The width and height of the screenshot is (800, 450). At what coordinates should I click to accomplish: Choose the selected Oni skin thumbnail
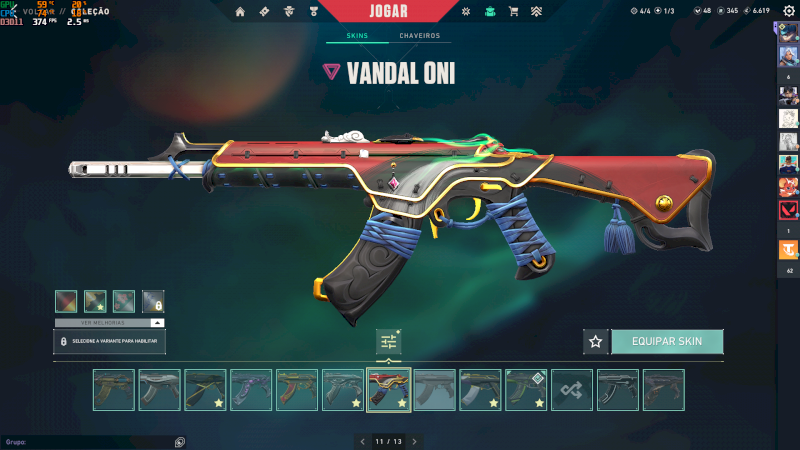[x=389, y=390]
